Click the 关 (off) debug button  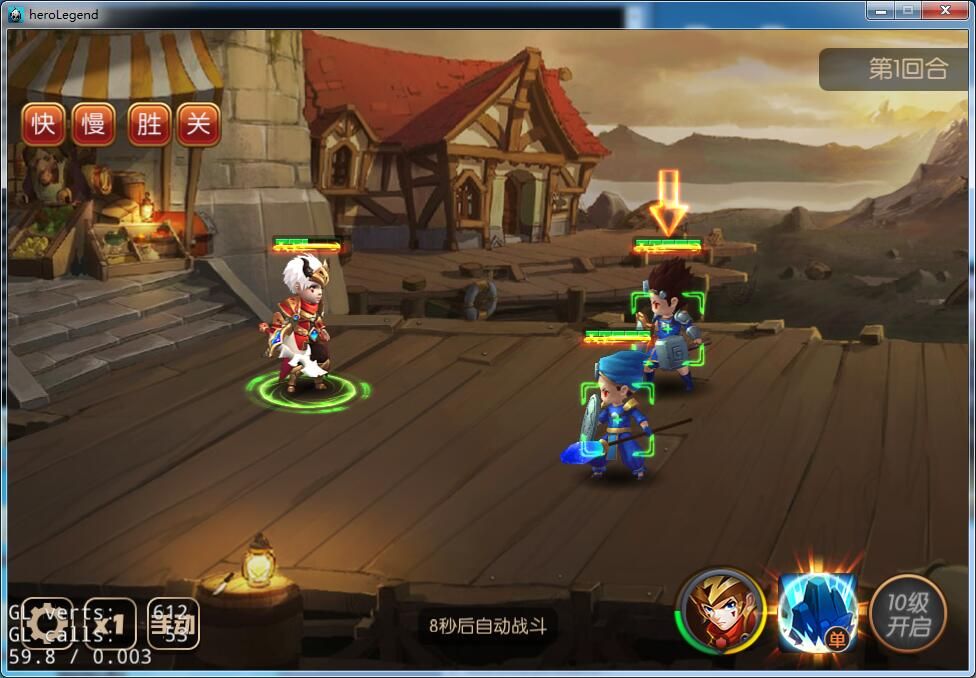tap(199, 124)
